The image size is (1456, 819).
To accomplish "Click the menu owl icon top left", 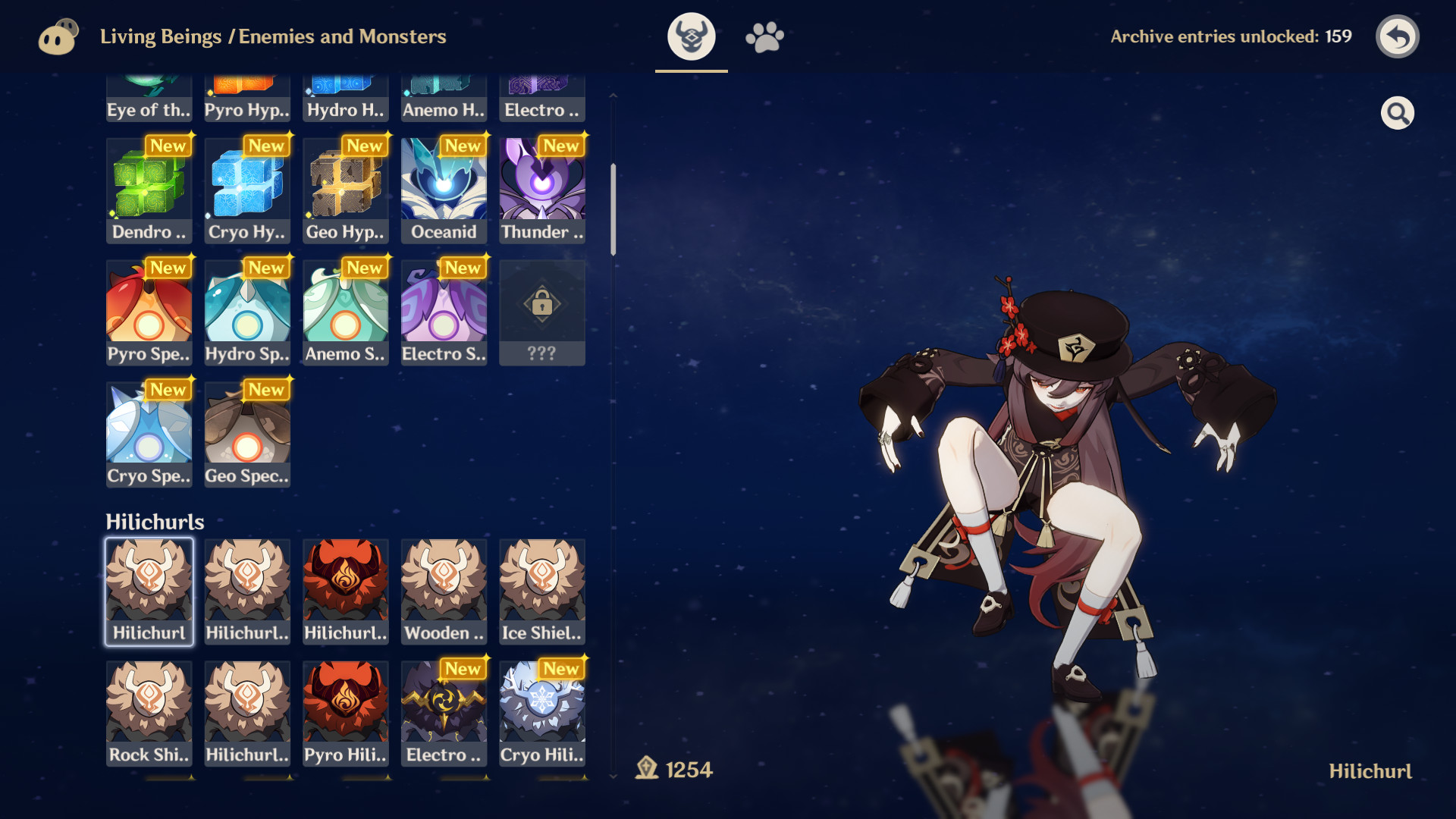I will [58, 36].
